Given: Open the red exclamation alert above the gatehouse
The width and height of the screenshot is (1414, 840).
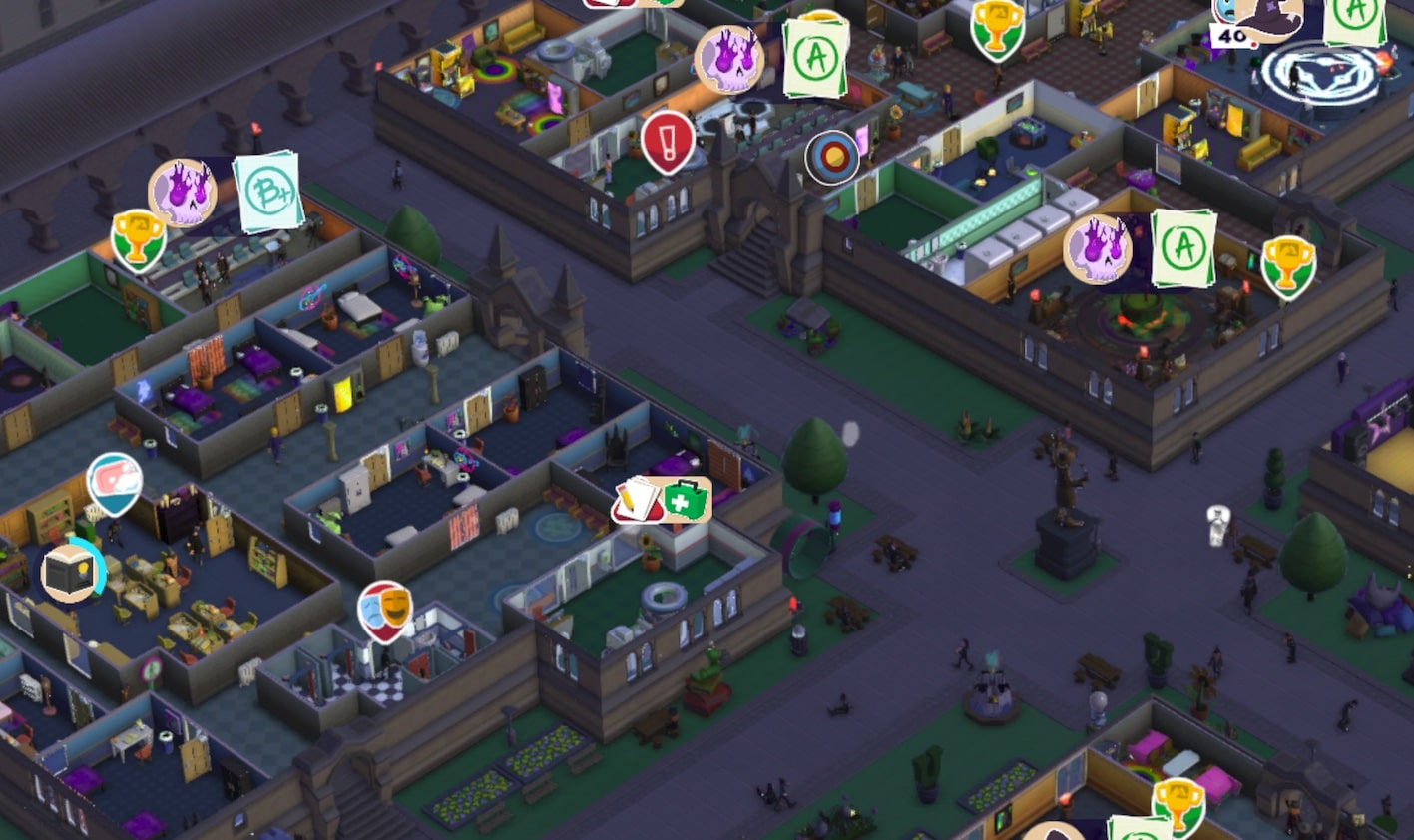Looking at the screenshot, I should point(667,143).
